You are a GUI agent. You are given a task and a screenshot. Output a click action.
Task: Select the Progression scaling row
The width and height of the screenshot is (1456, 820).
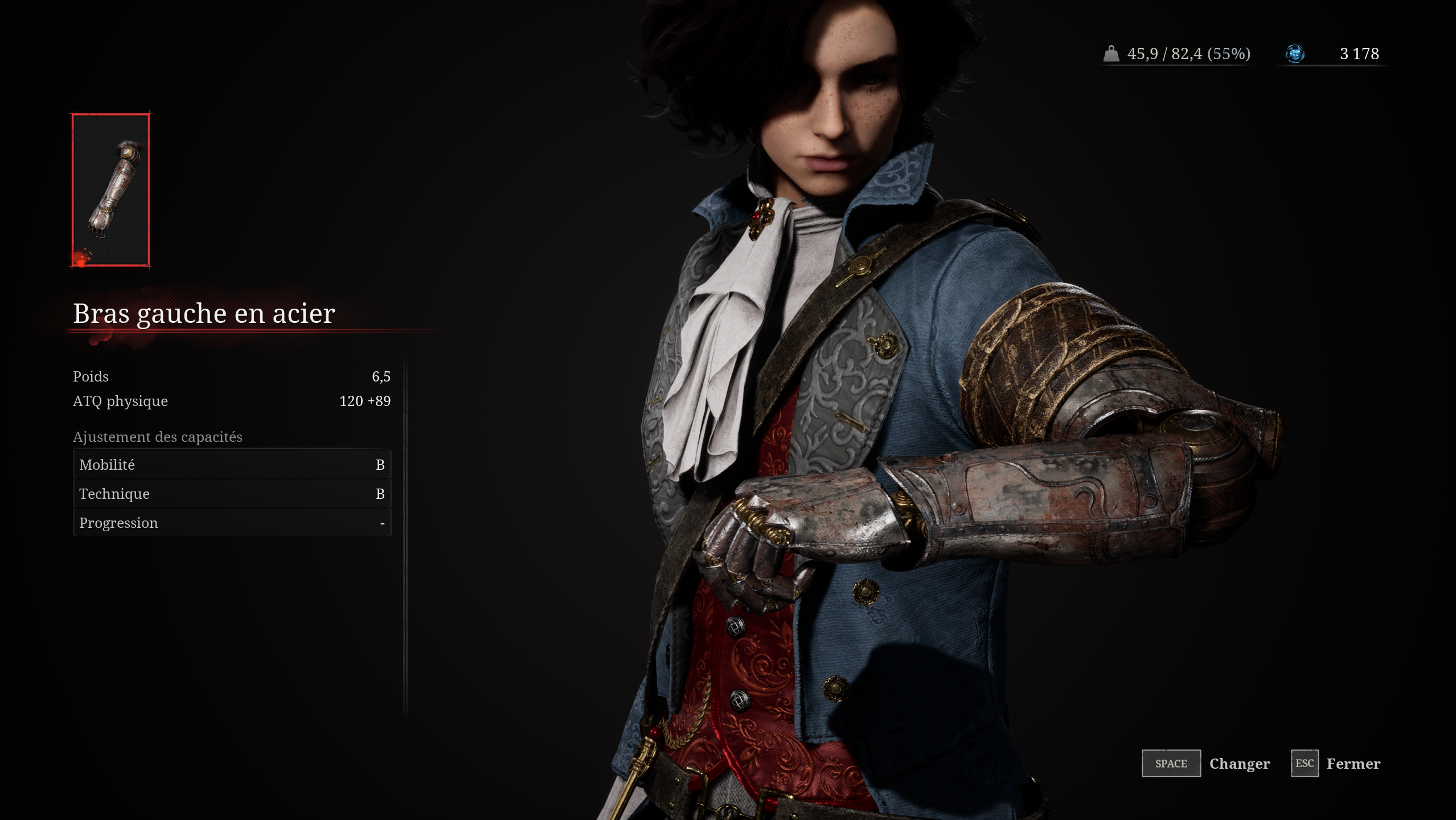[x=232, y=523]
